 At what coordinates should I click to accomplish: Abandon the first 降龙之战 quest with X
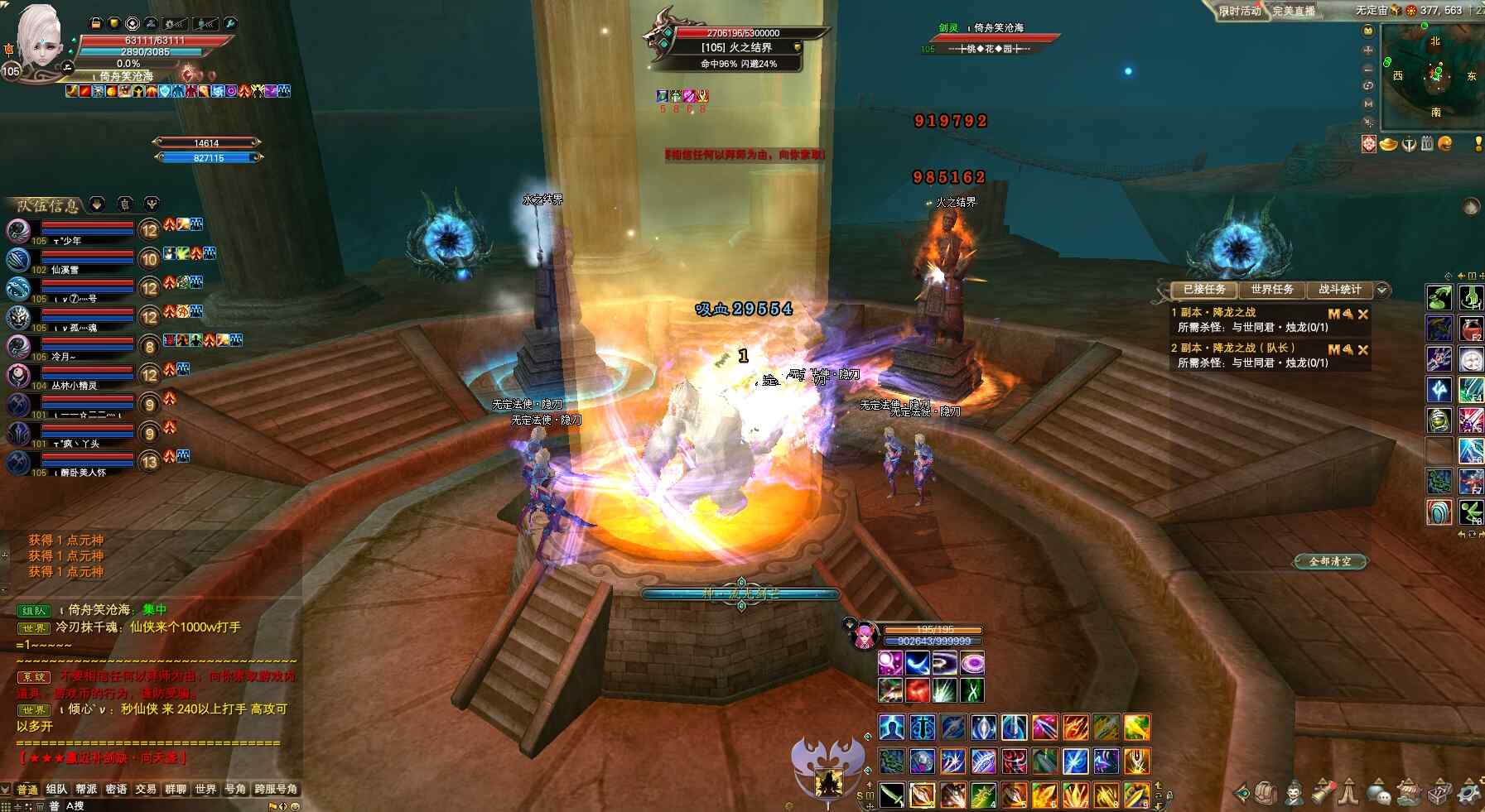1363,315
